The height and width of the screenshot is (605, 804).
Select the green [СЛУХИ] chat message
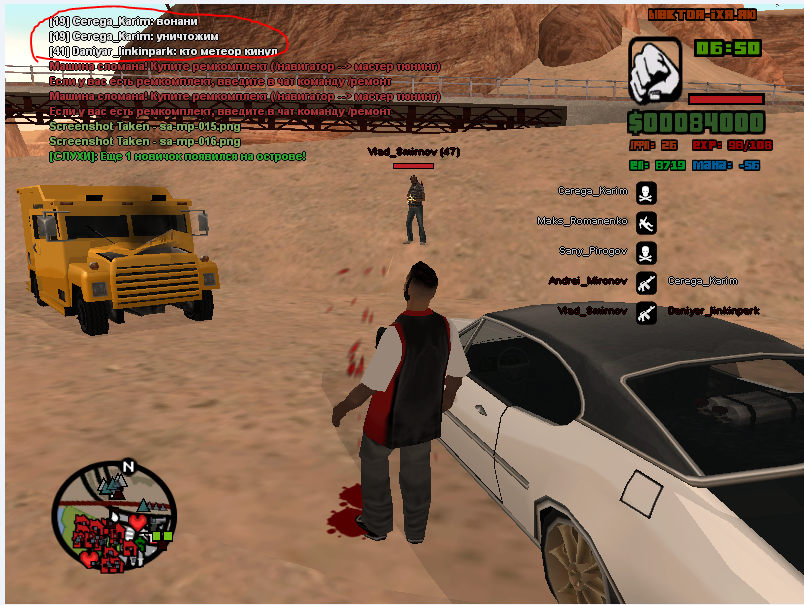click(178, 156)
